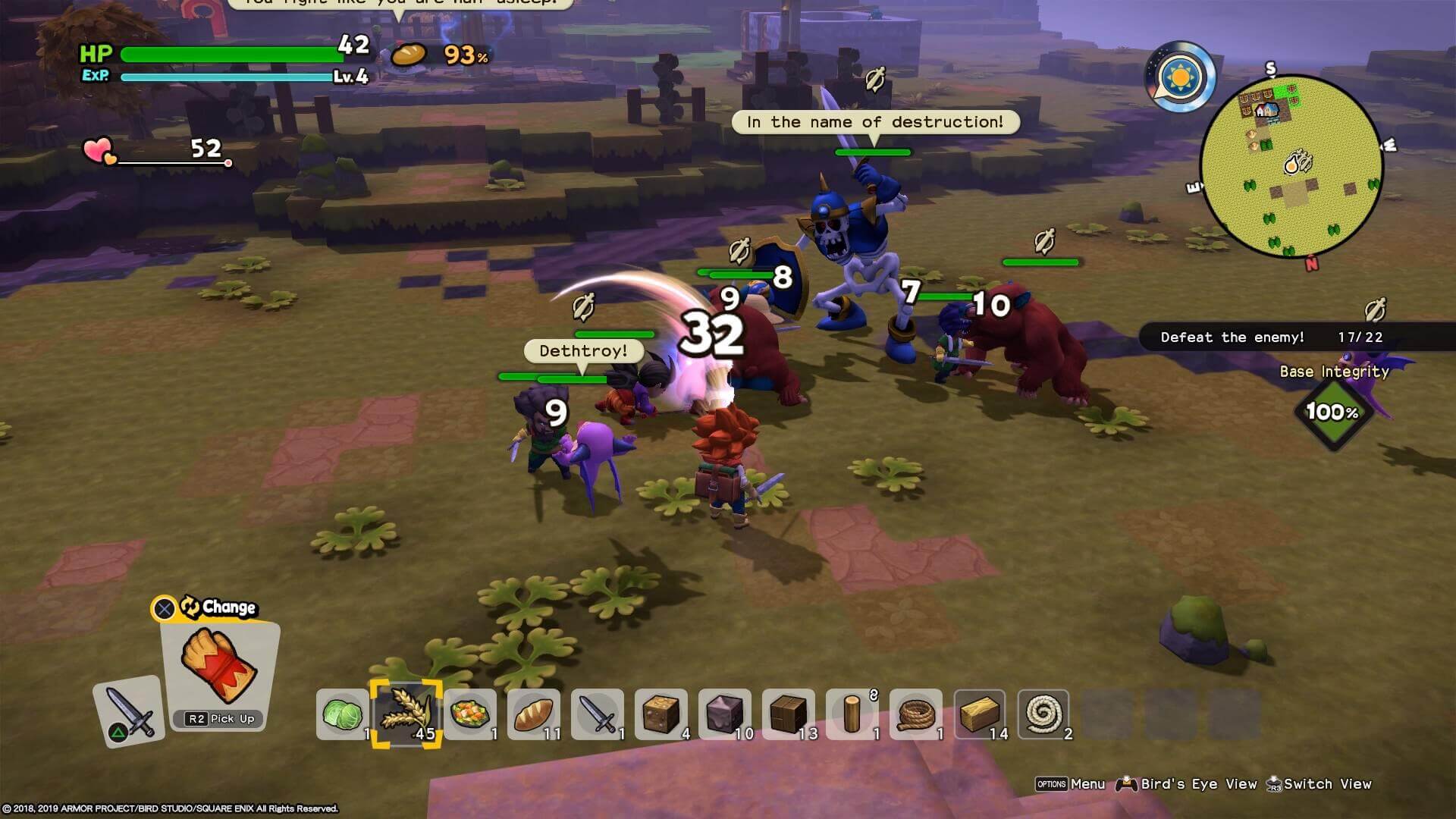The width and height of the screenshot is (1456, 819).
Task: Choose the salad dish slot
Action: click(x=470, y=714)
